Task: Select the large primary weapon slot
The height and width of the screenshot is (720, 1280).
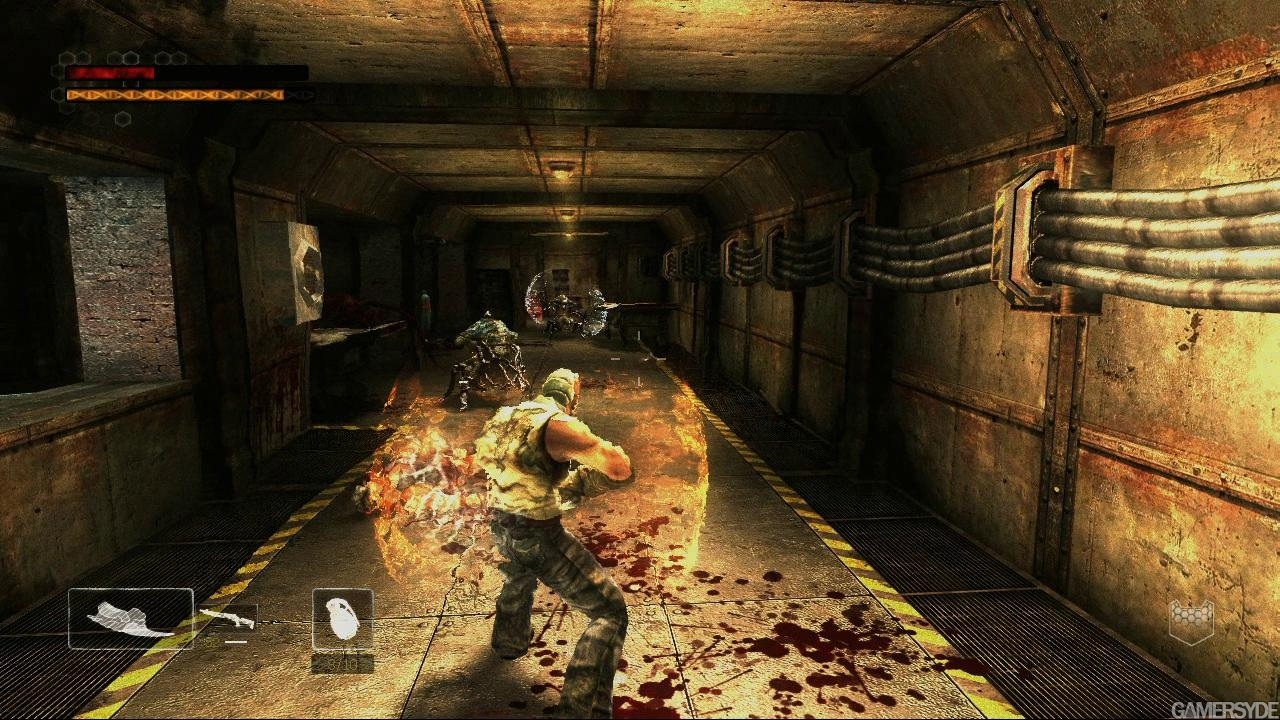Action: 130,618
